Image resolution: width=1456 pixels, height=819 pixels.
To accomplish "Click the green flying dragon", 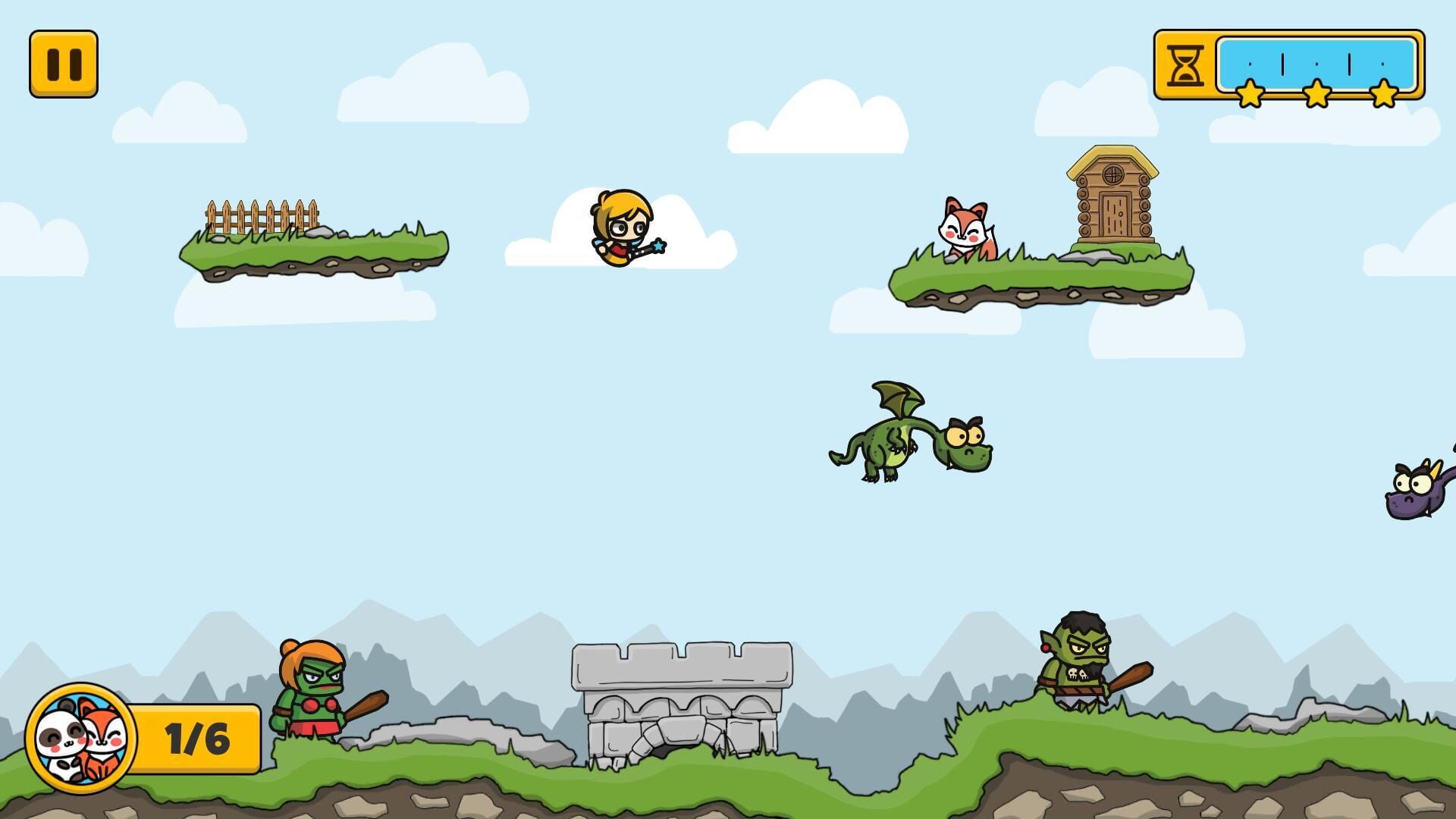I will (918, 440).
